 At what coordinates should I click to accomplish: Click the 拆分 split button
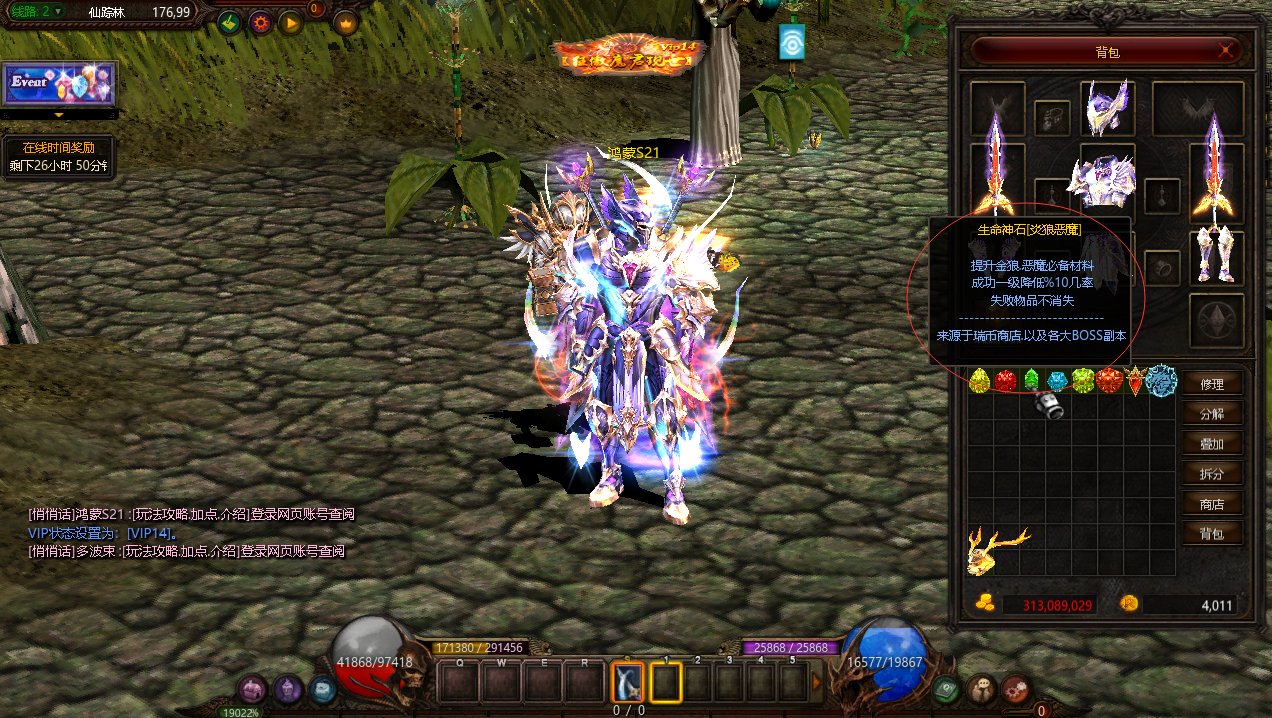pos(1211,474)
